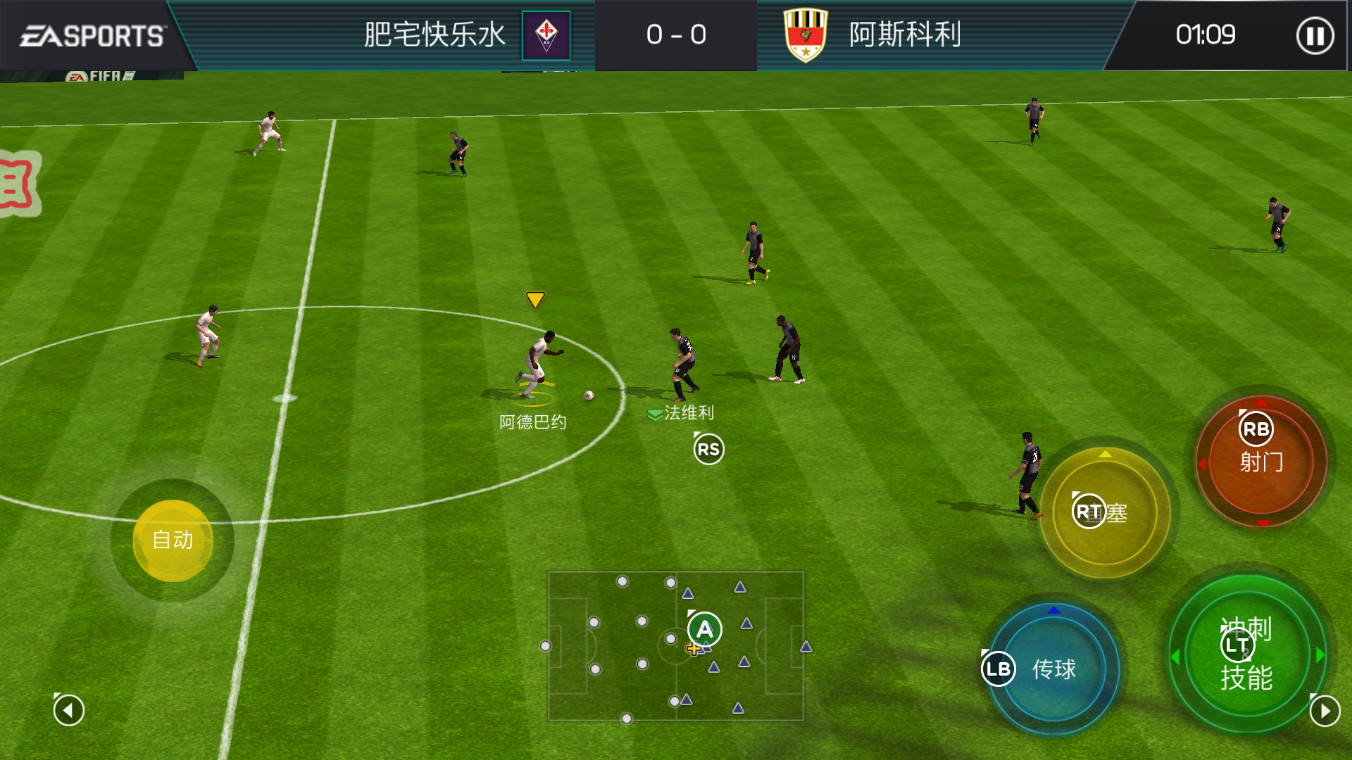The height and width of the screenshot is (760, 1352).
Task: Tap the 0 - 0 scoreboard
Action: click(x=676, y=36)
